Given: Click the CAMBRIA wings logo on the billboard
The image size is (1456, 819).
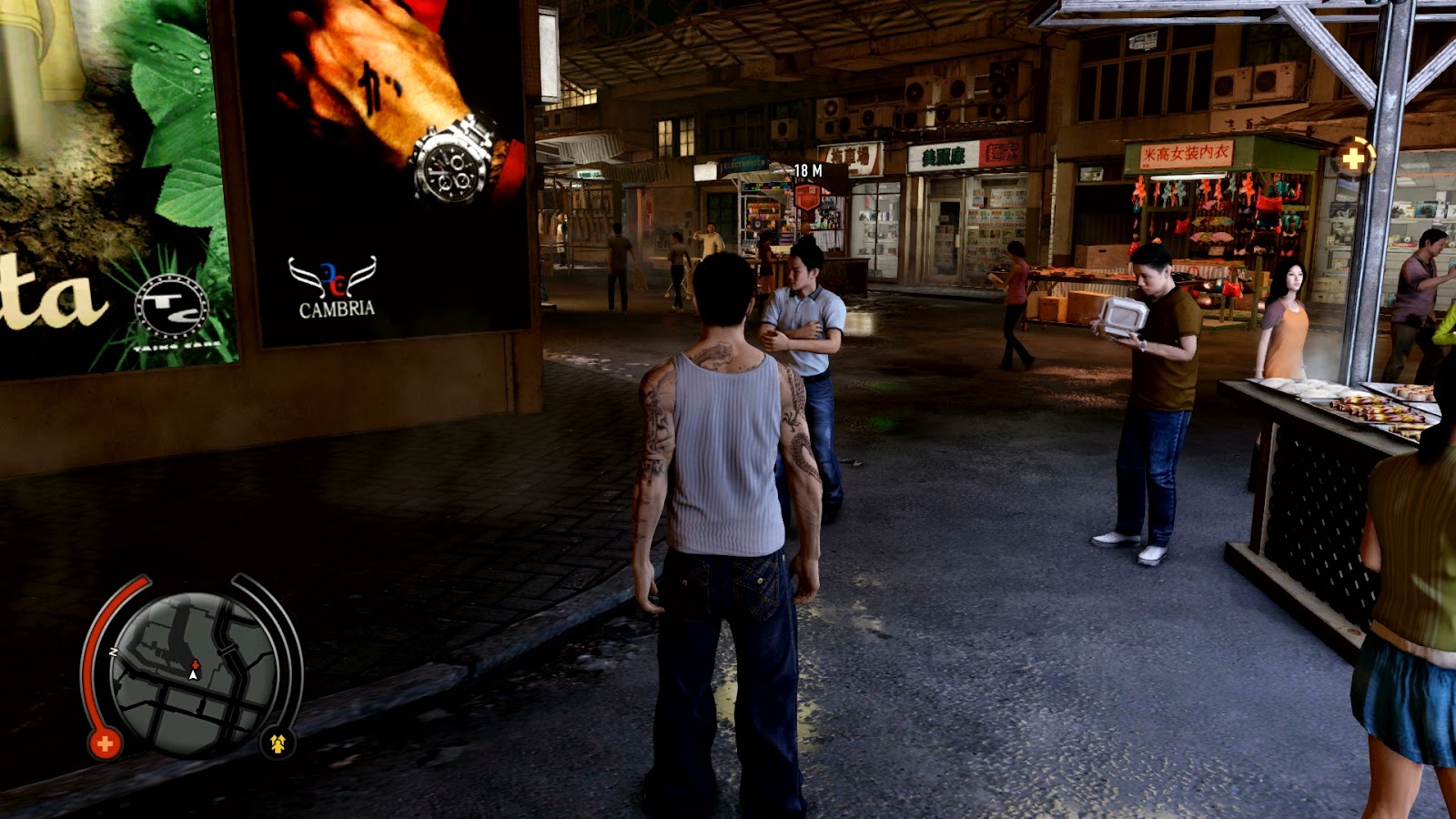Looking at the screenshot, I should [x=334, y=278].
